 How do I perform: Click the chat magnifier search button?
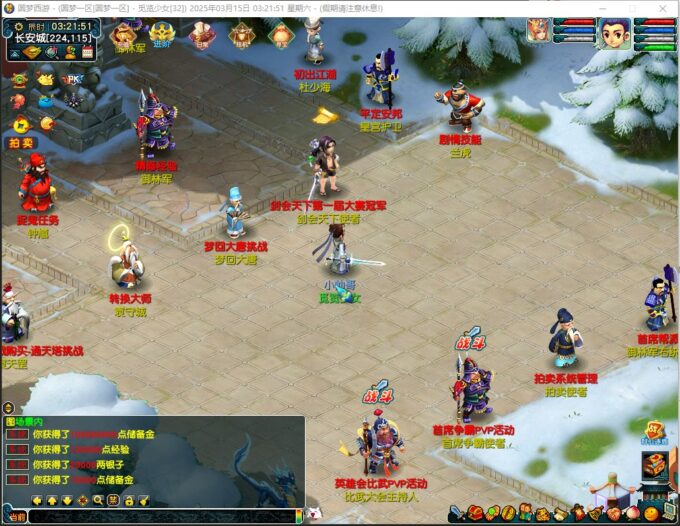click(x=98, y=500)
